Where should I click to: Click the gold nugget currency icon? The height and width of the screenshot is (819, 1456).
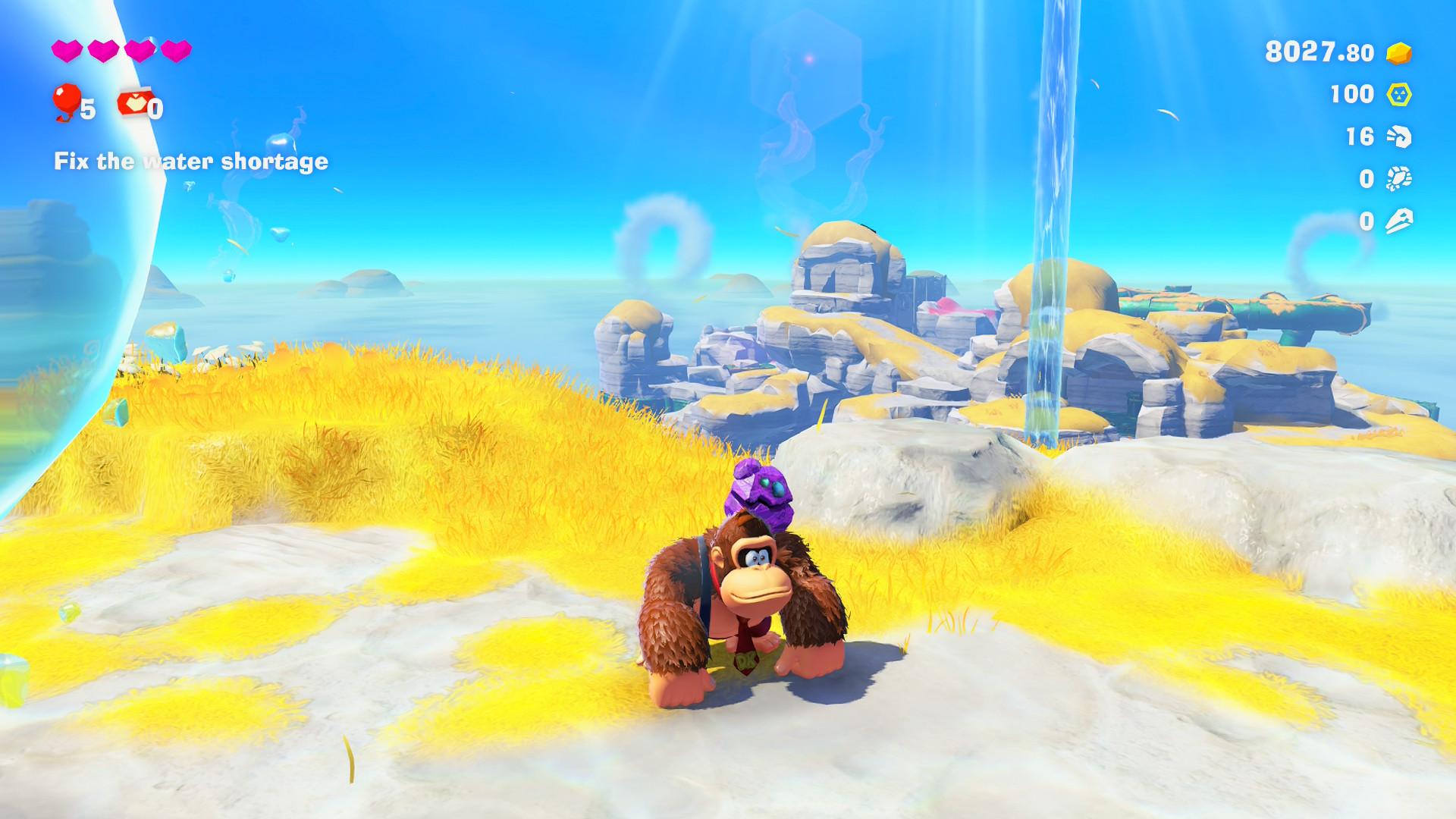point(1399,52)
